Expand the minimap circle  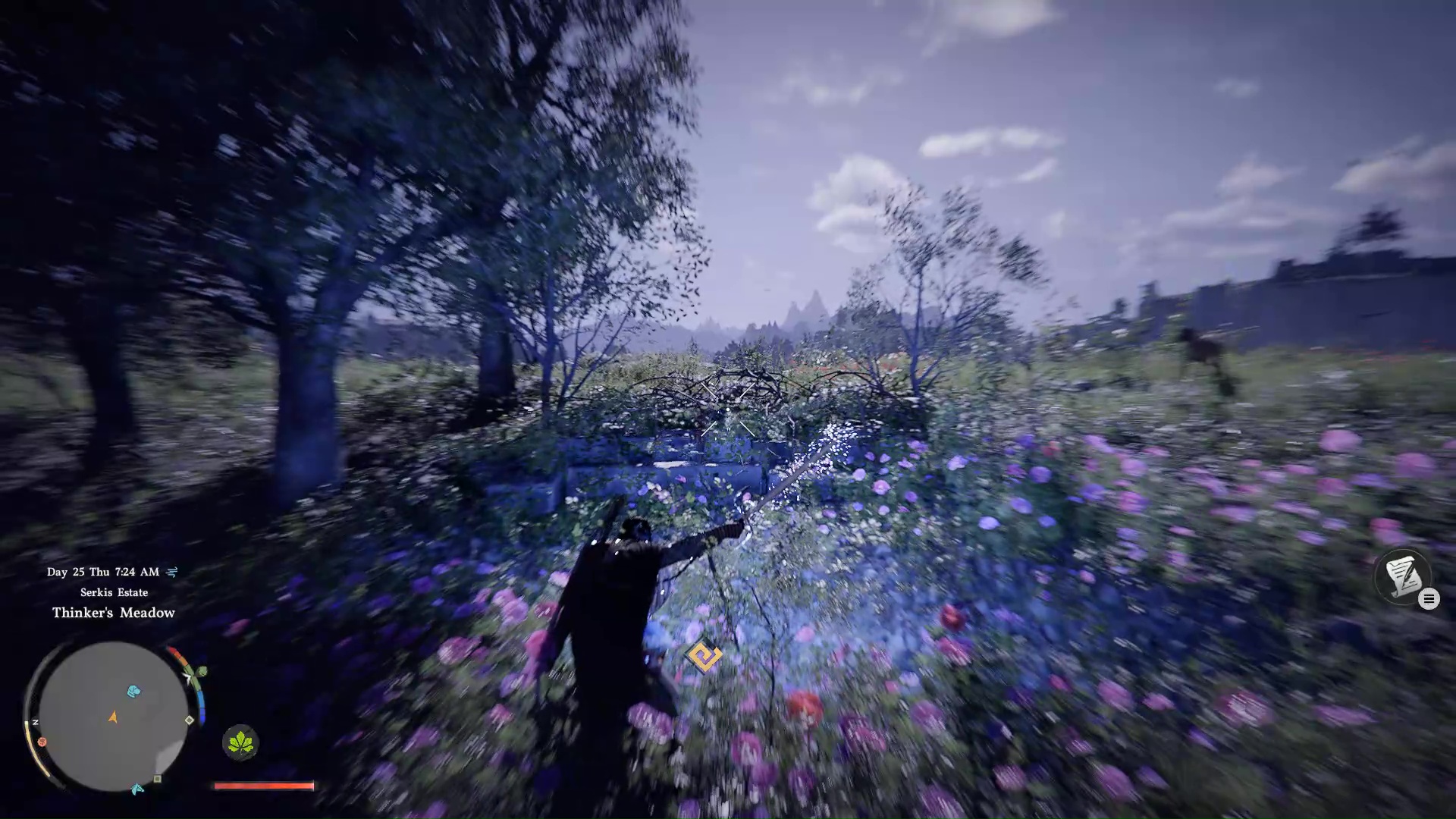point(114,717)
